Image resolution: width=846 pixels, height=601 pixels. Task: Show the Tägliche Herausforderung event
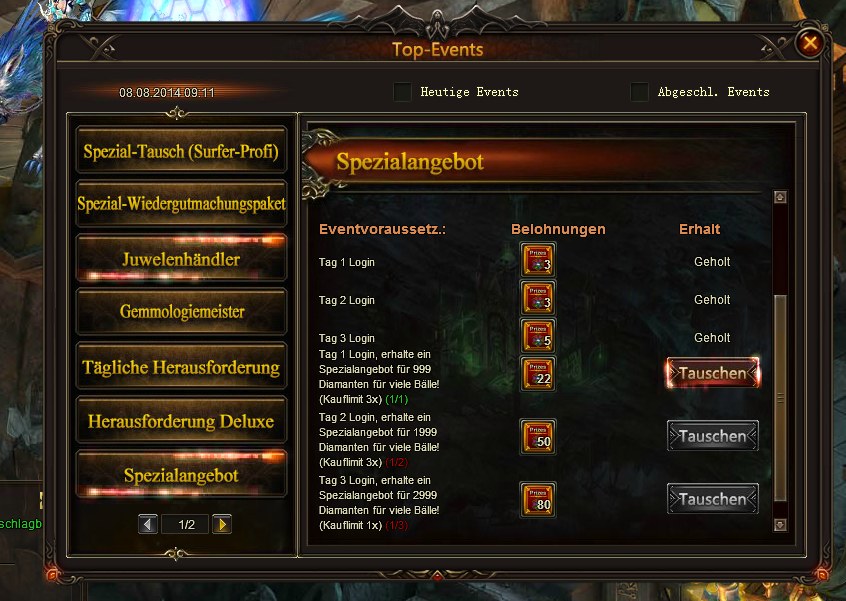pos(181,367)
